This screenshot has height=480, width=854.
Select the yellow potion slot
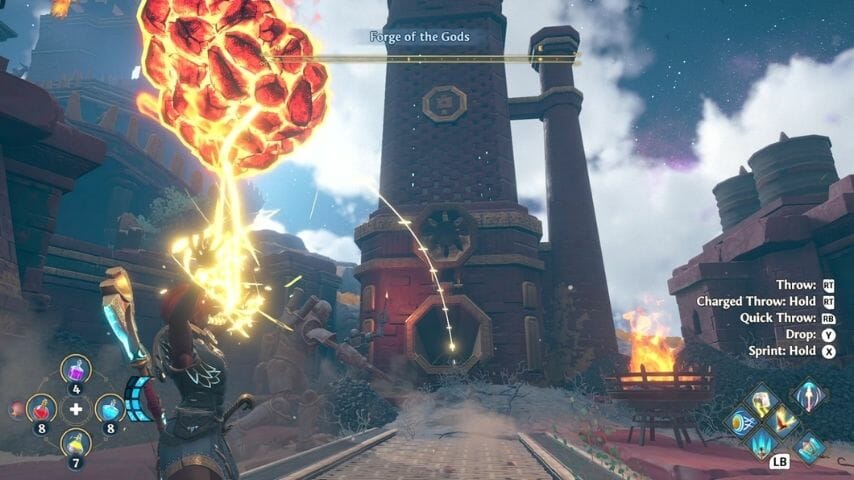[76, 443]
